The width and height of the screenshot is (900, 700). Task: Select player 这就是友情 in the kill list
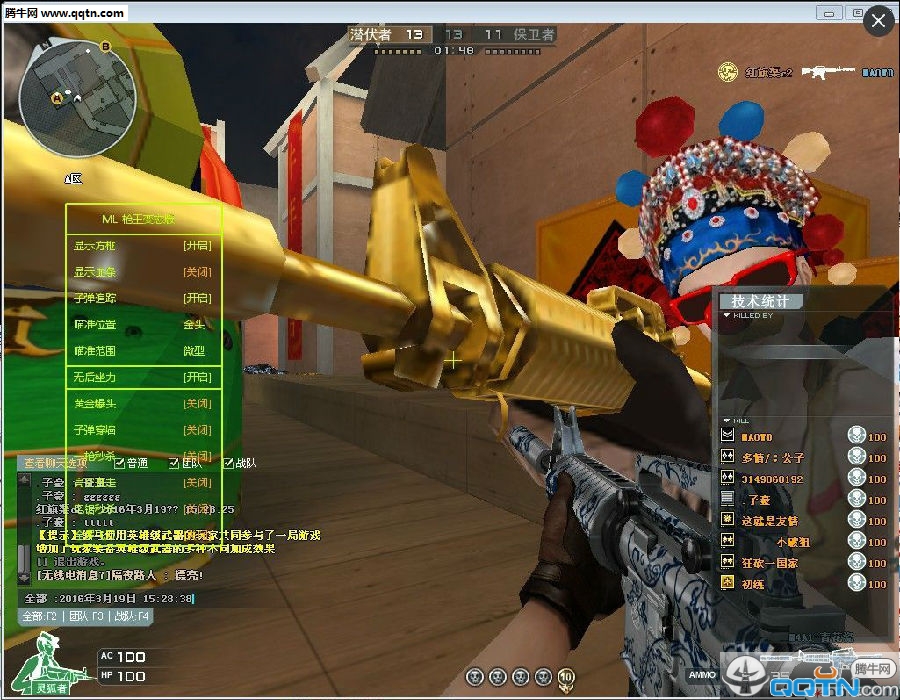(x=769, y=521)
